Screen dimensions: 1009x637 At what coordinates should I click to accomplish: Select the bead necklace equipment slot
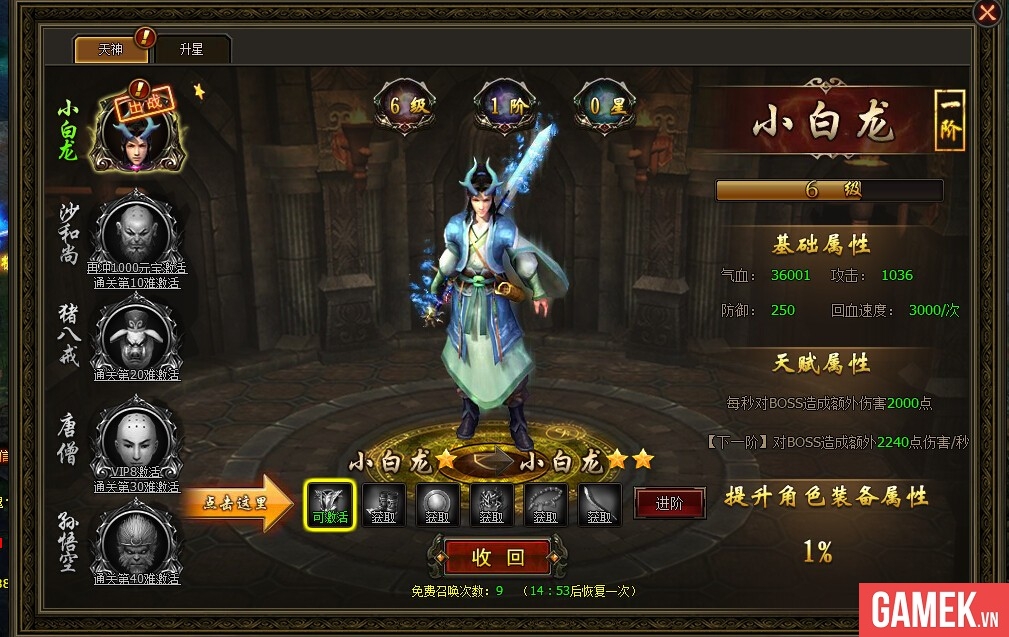[546, 505]
